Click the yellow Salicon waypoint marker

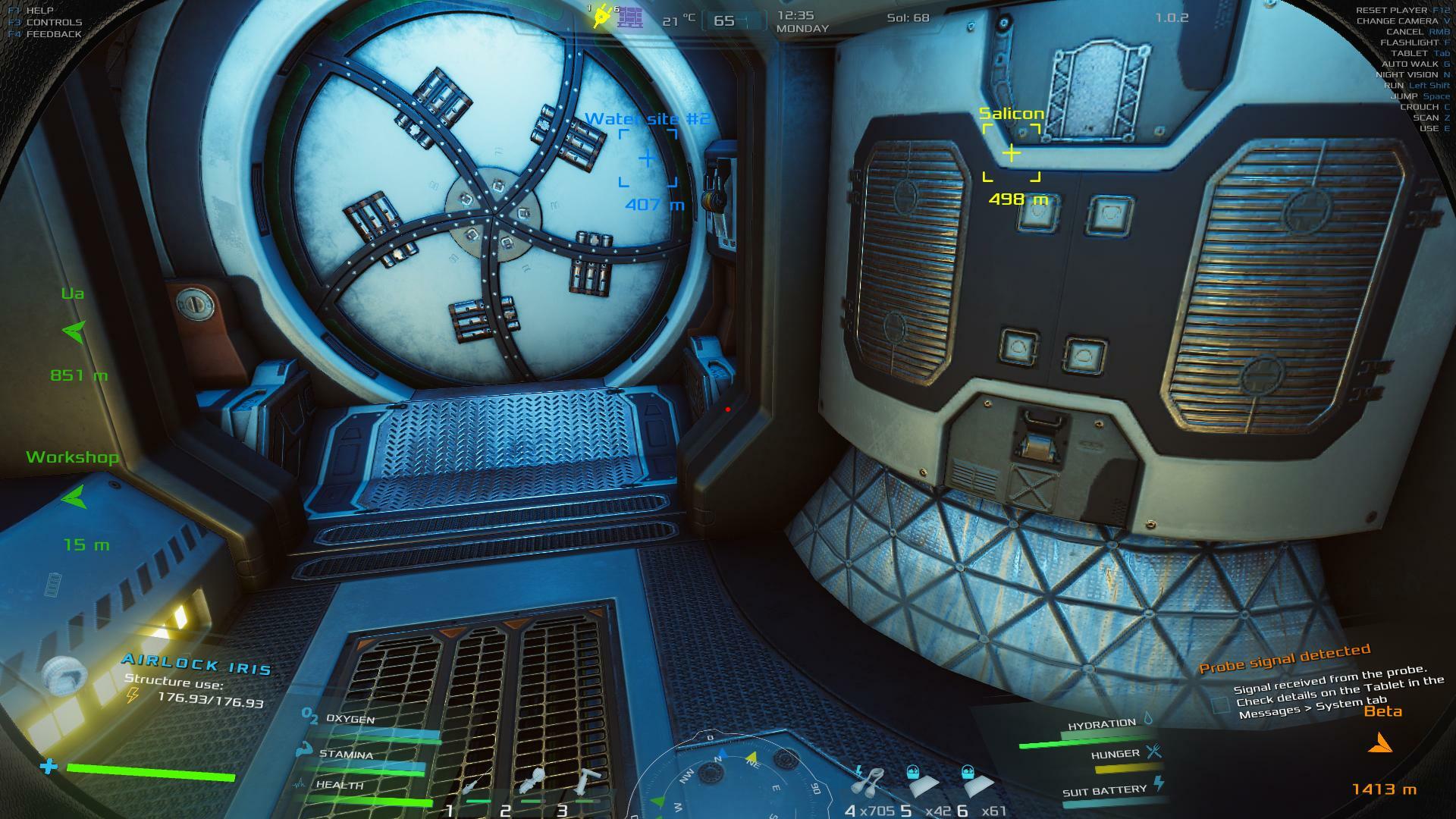1011,153
